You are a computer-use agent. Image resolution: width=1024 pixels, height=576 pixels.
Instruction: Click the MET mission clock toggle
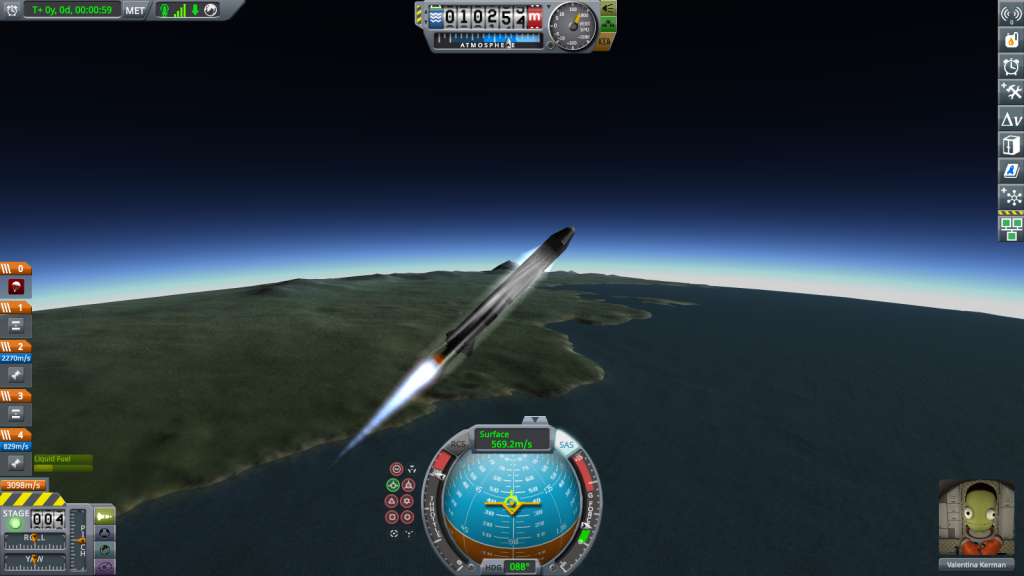point(135,9)
